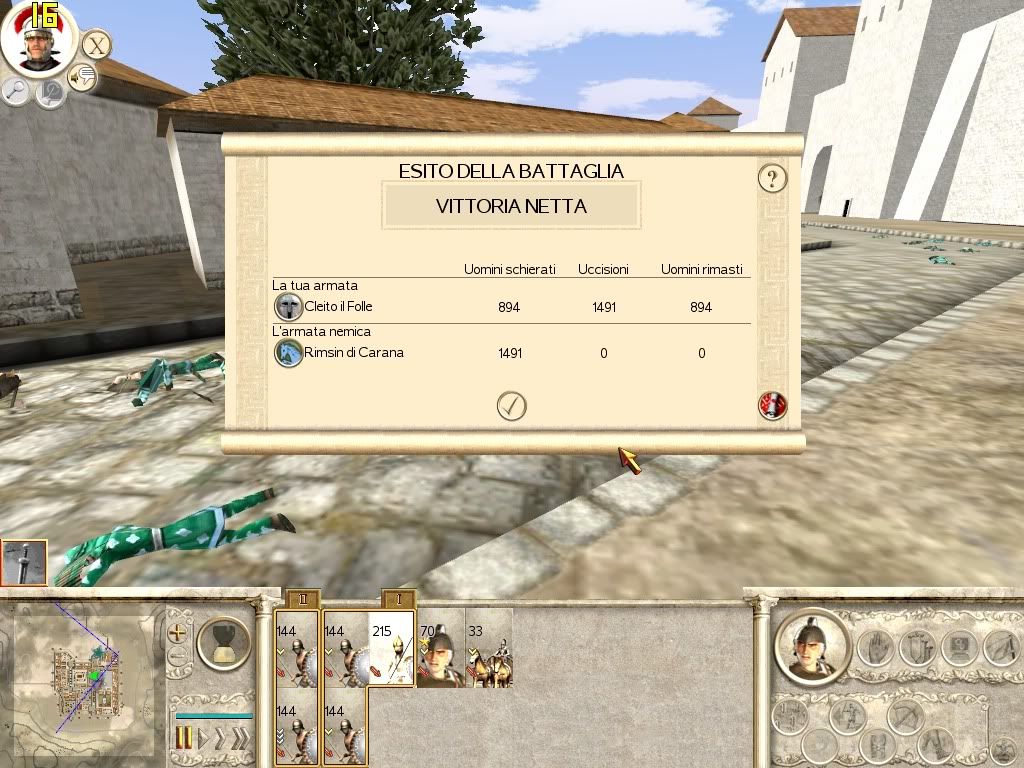
Task: Zoom in the minimap with the plus button
Action: tap(178, 633)
